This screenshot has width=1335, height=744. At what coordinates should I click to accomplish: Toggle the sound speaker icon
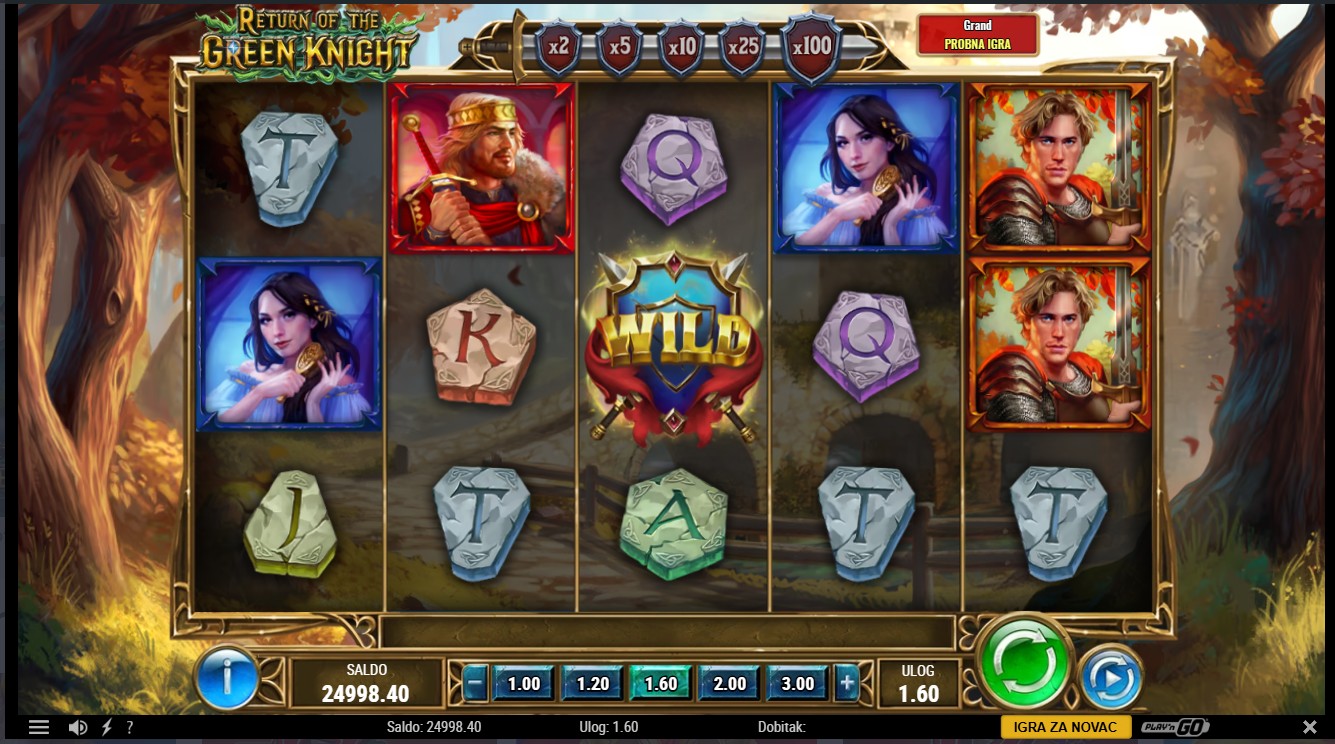pos(77,727)
